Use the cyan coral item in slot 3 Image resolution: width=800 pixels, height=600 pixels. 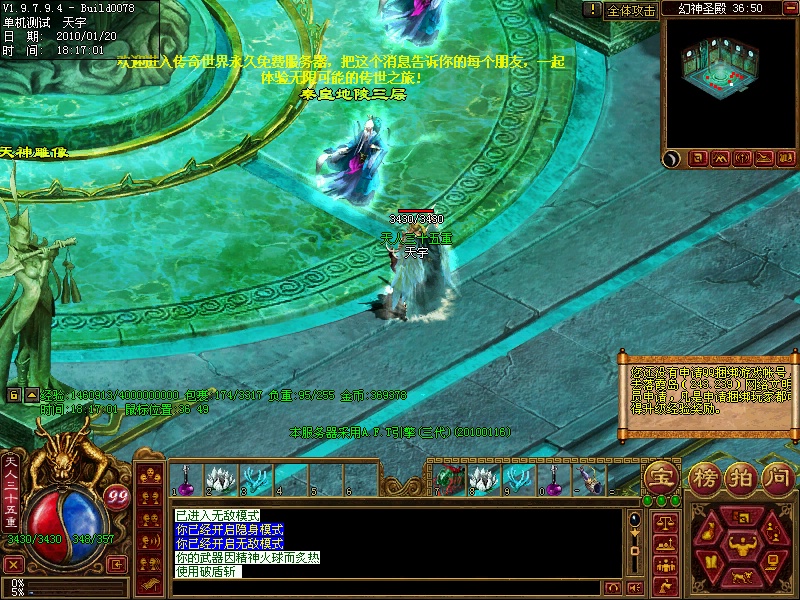pos(254,479)
